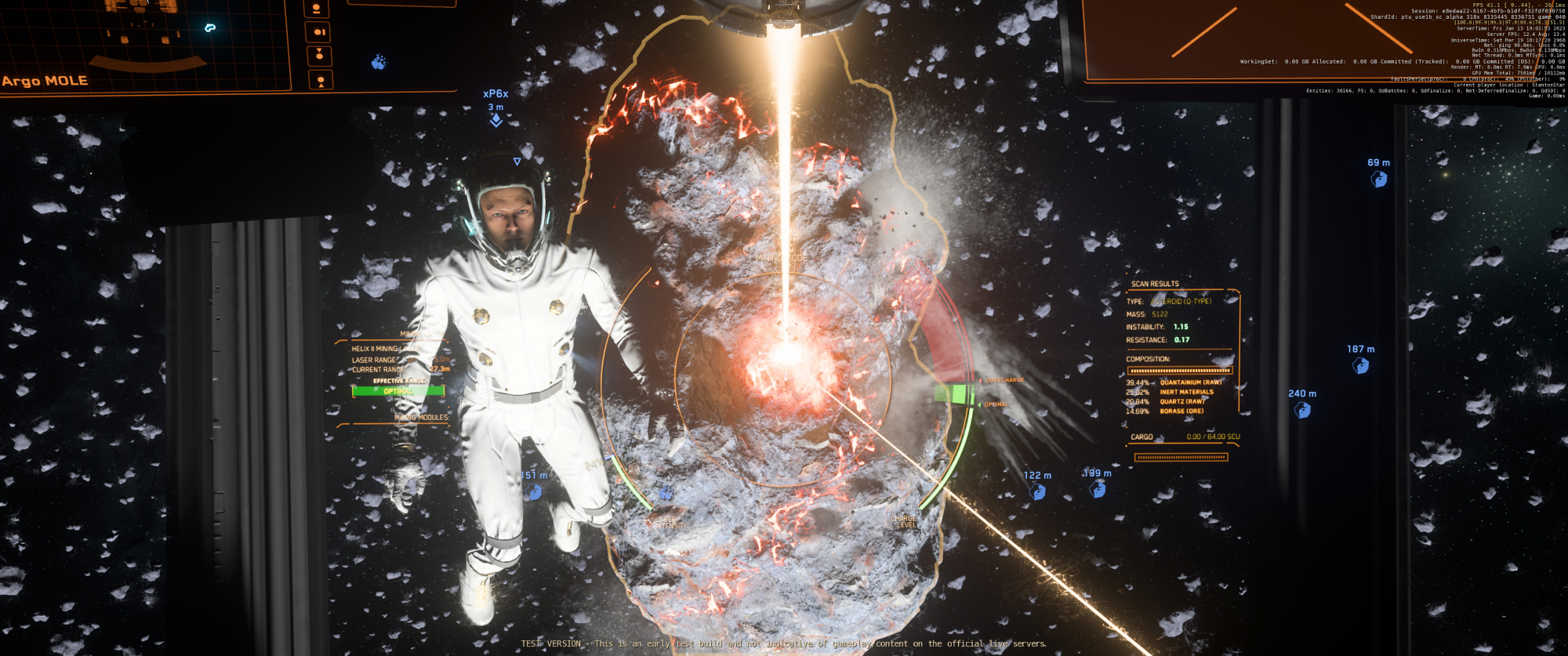Click the 139 m asteroid marker
The width and height of the screenshot is (1568, 656).
click(1098, 490)
